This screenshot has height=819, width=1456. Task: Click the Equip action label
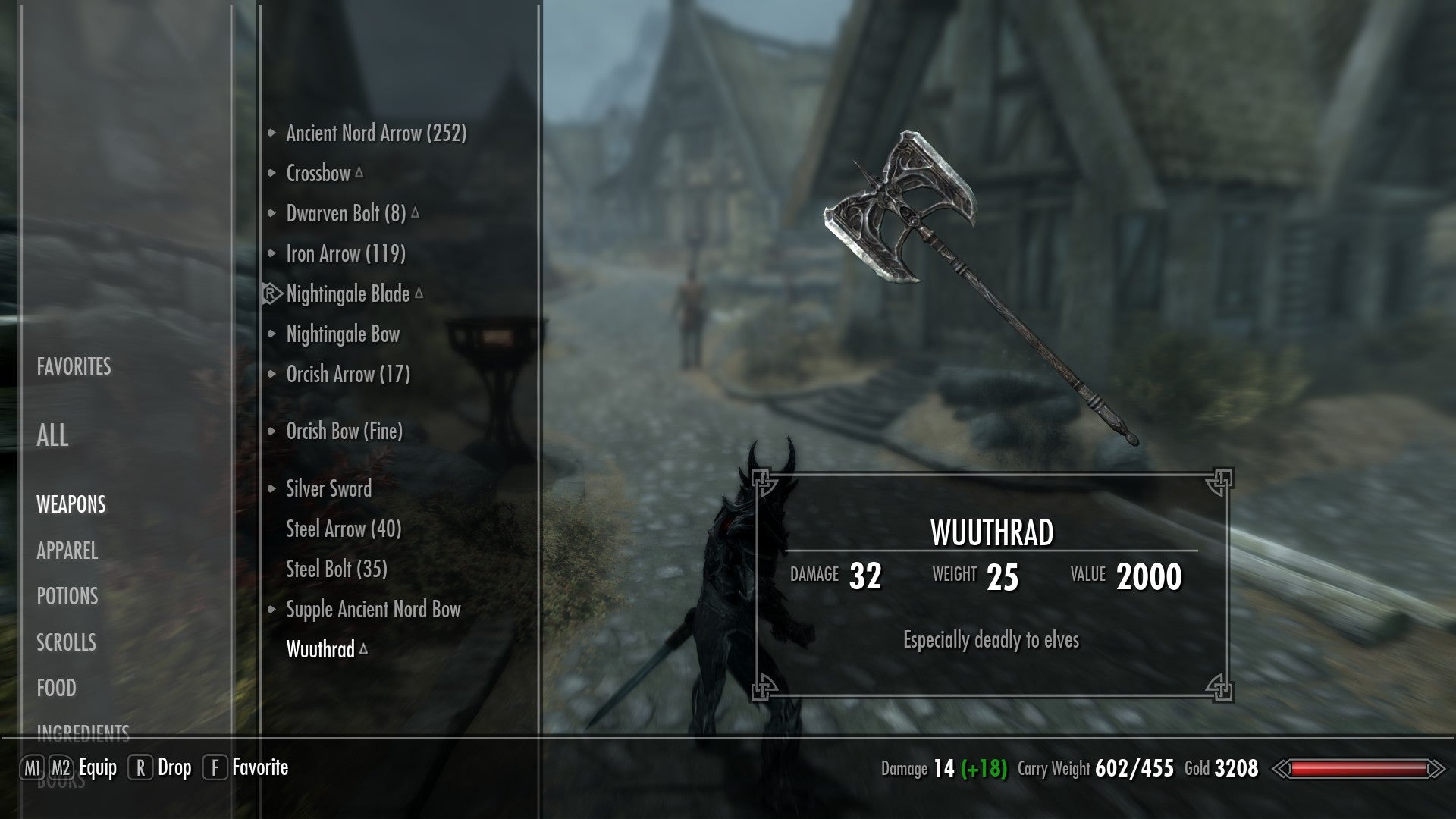99,767
